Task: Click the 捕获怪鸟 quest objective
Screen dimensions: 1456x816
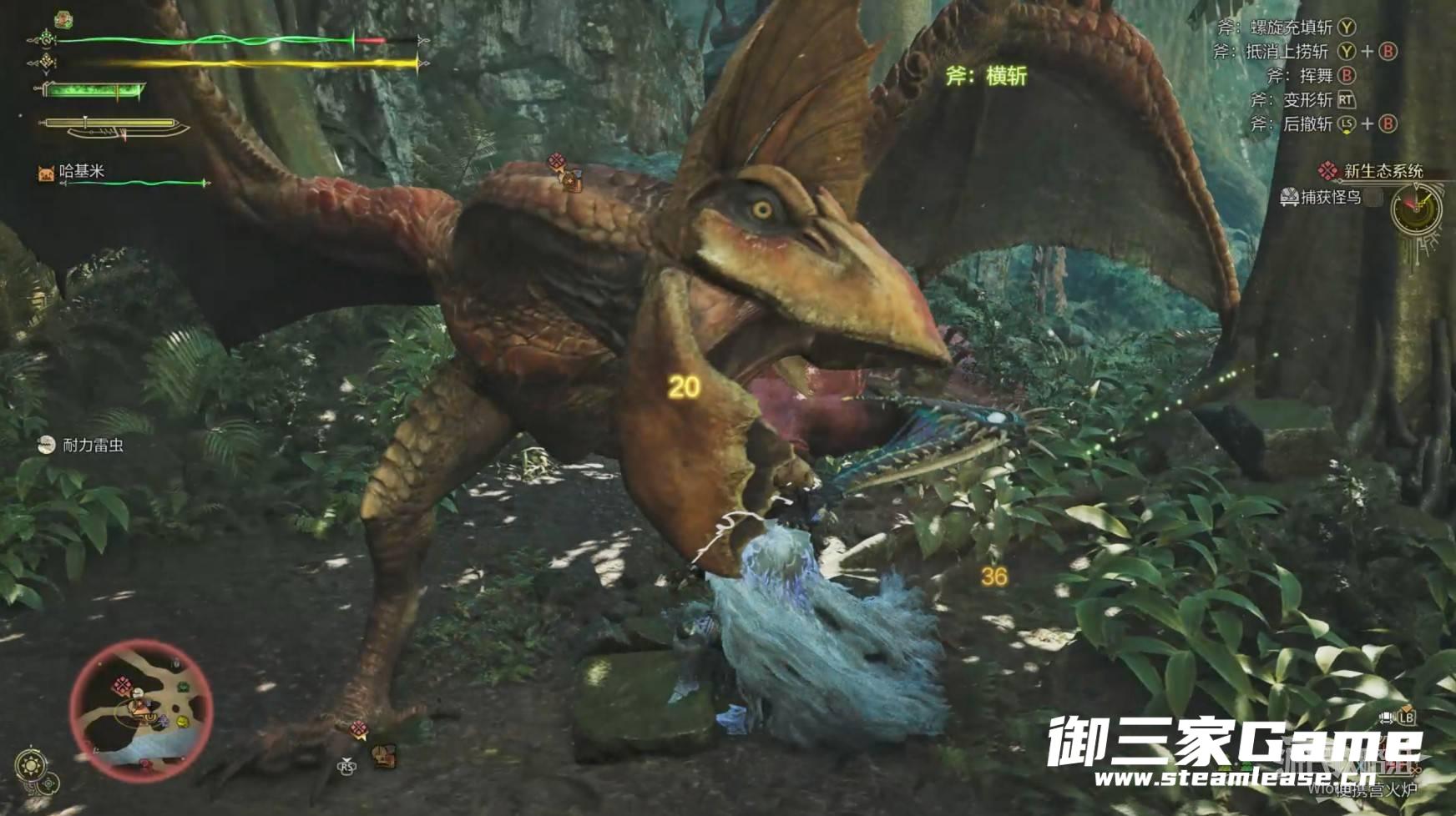Action: (x=1330, y=198)
